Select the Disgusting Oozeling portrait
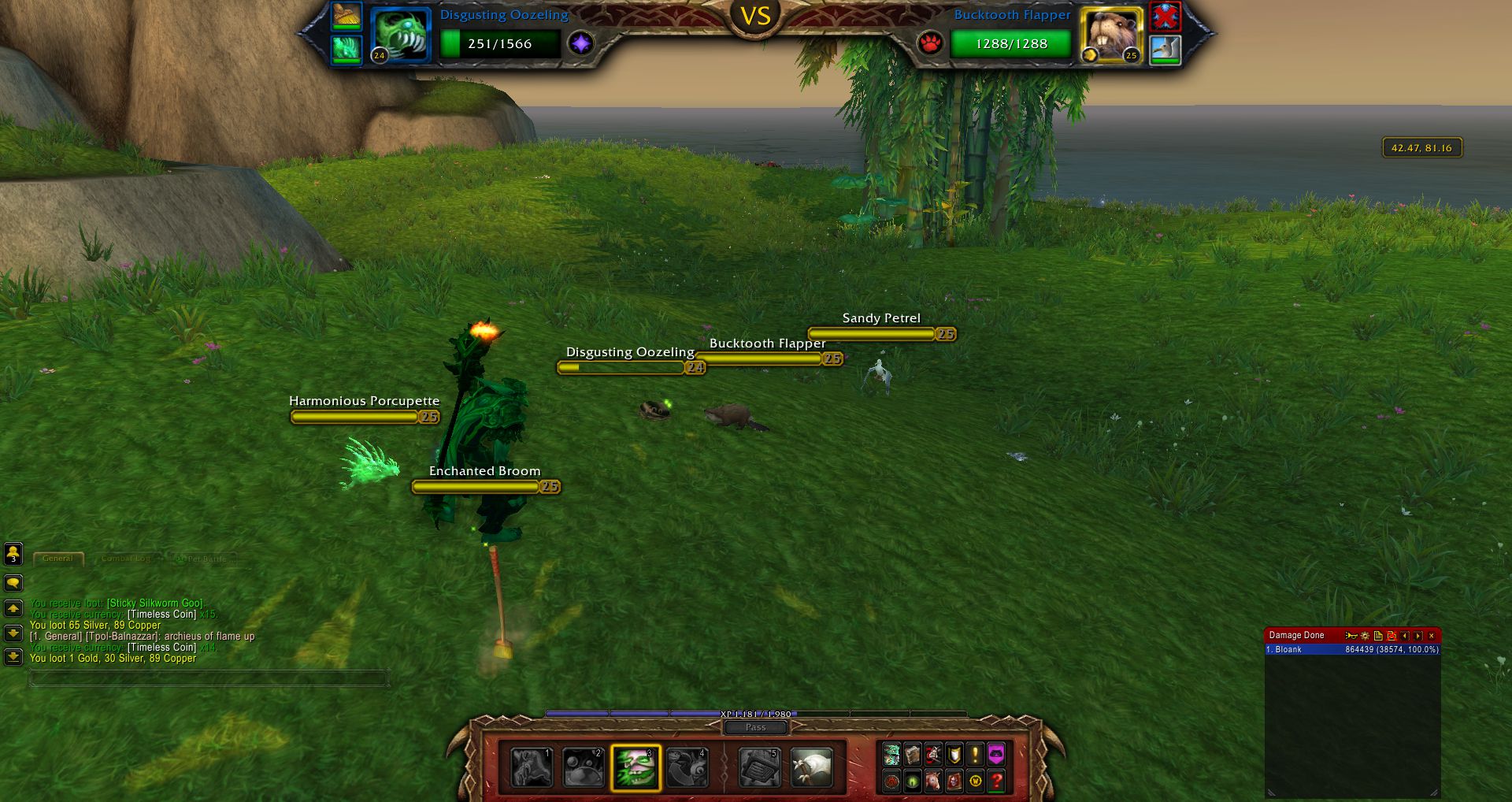 (400, 35)
